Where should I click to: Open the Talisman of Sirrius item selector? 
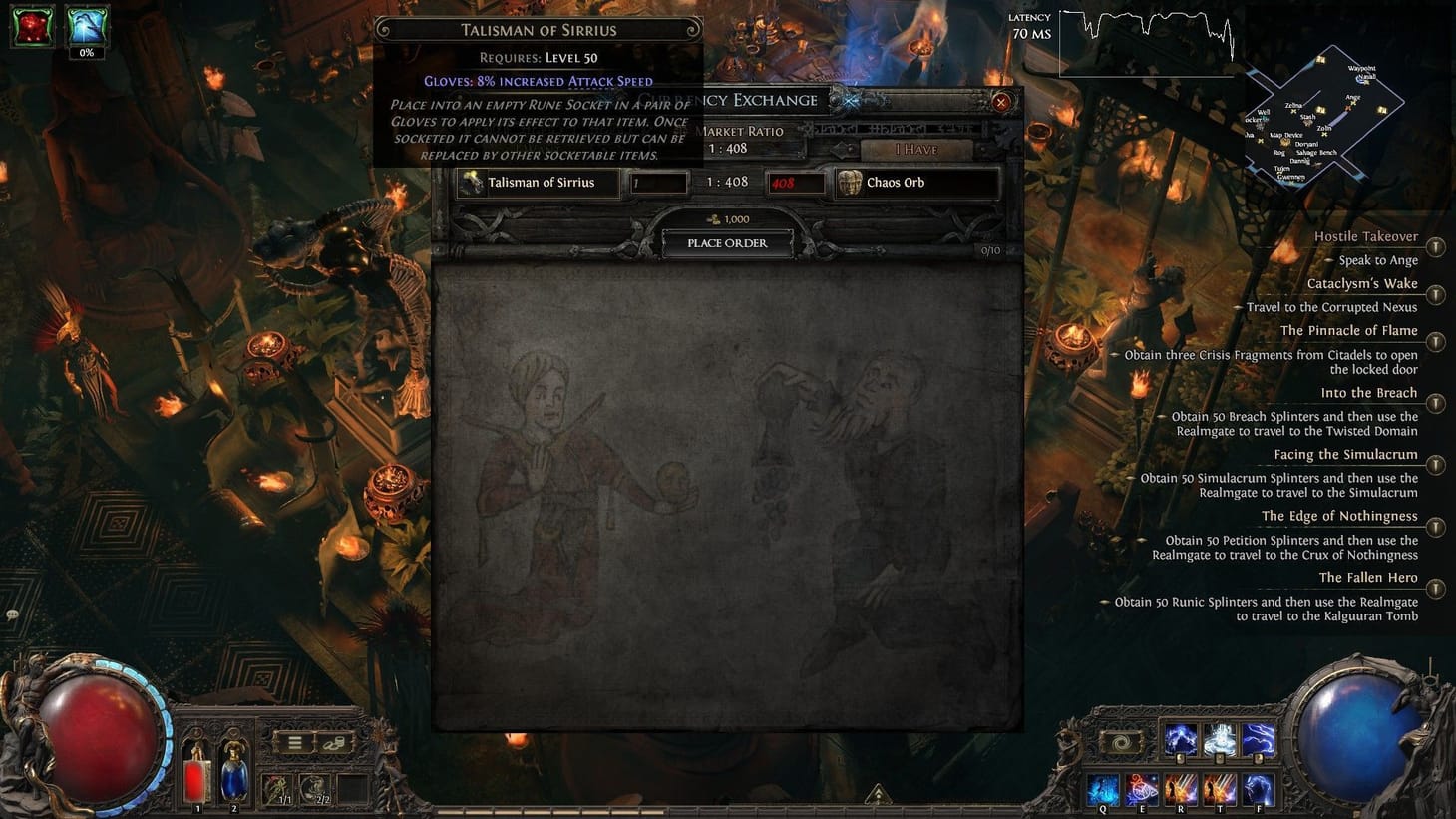tap(544, 183)
